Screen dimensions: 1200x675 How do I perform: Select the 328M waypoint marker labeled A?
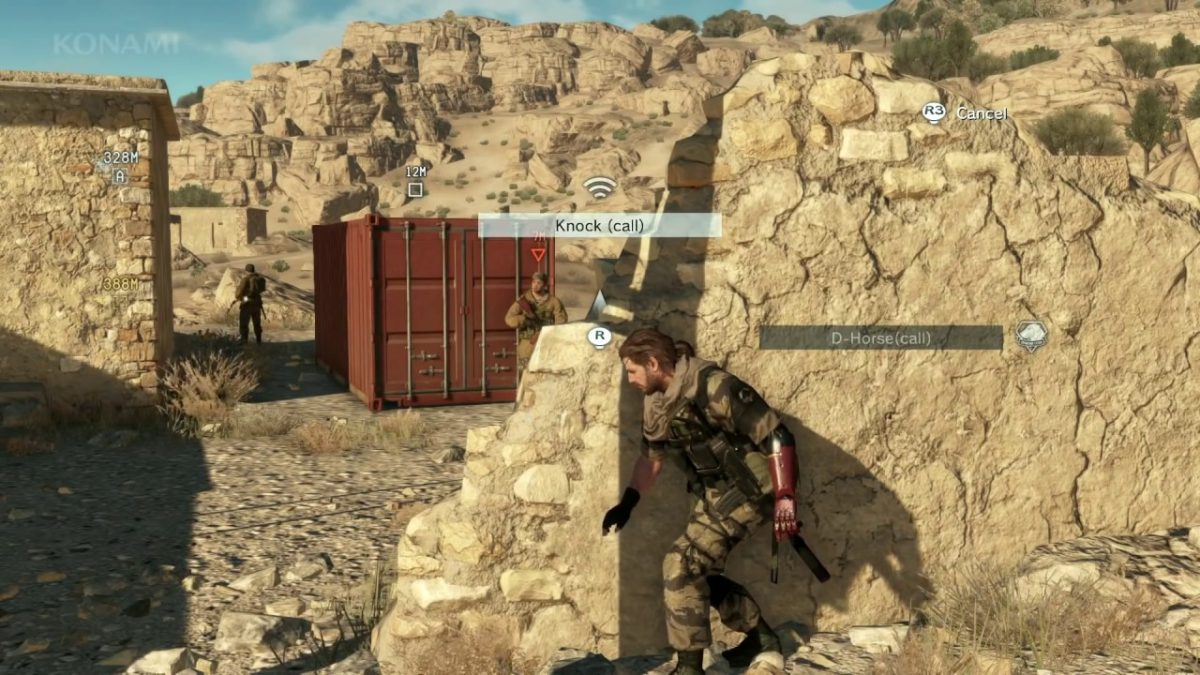click(x=120, y=177)
